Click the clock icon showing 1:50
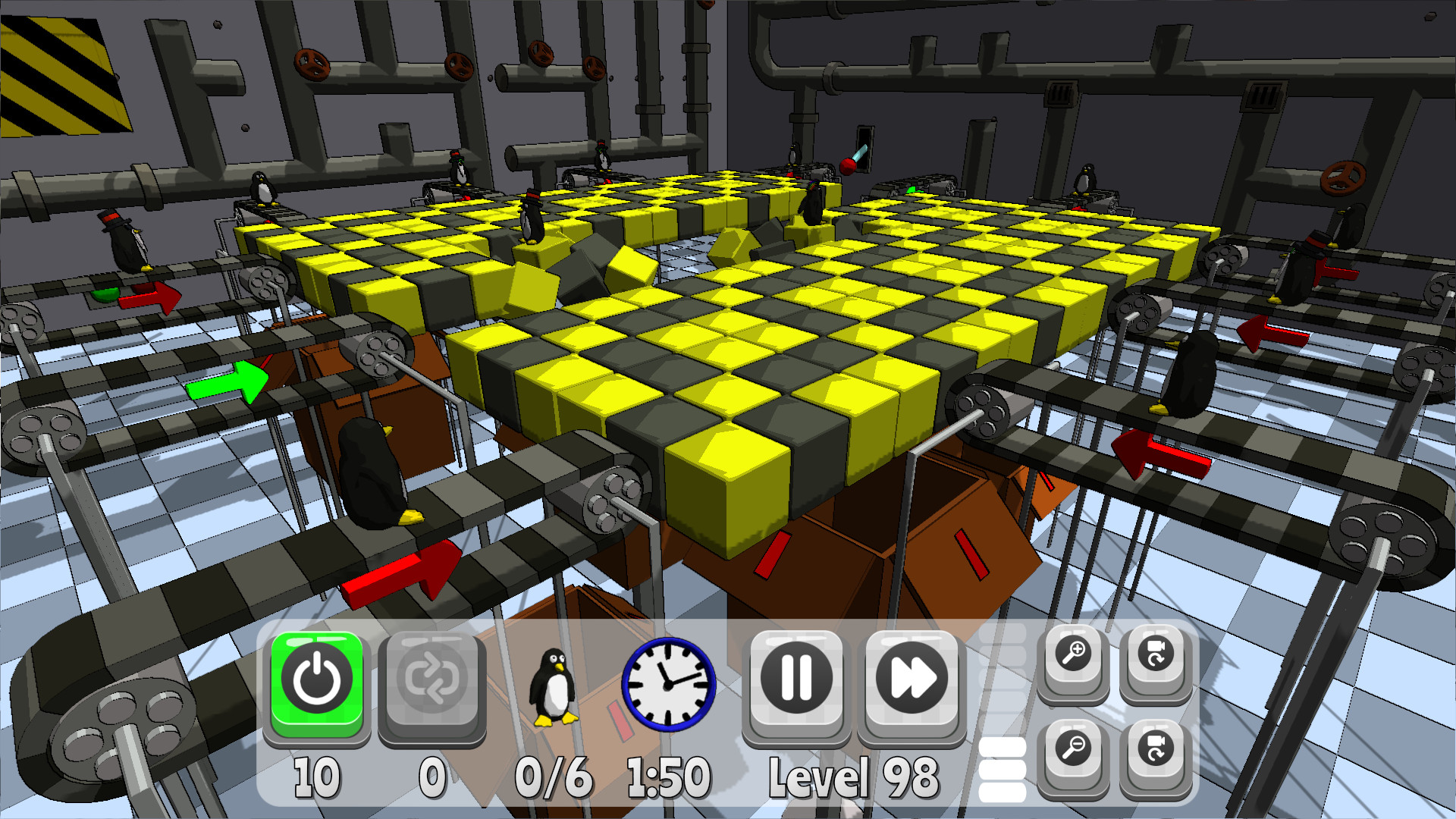1456x819 pixels. tap(667, 682)
